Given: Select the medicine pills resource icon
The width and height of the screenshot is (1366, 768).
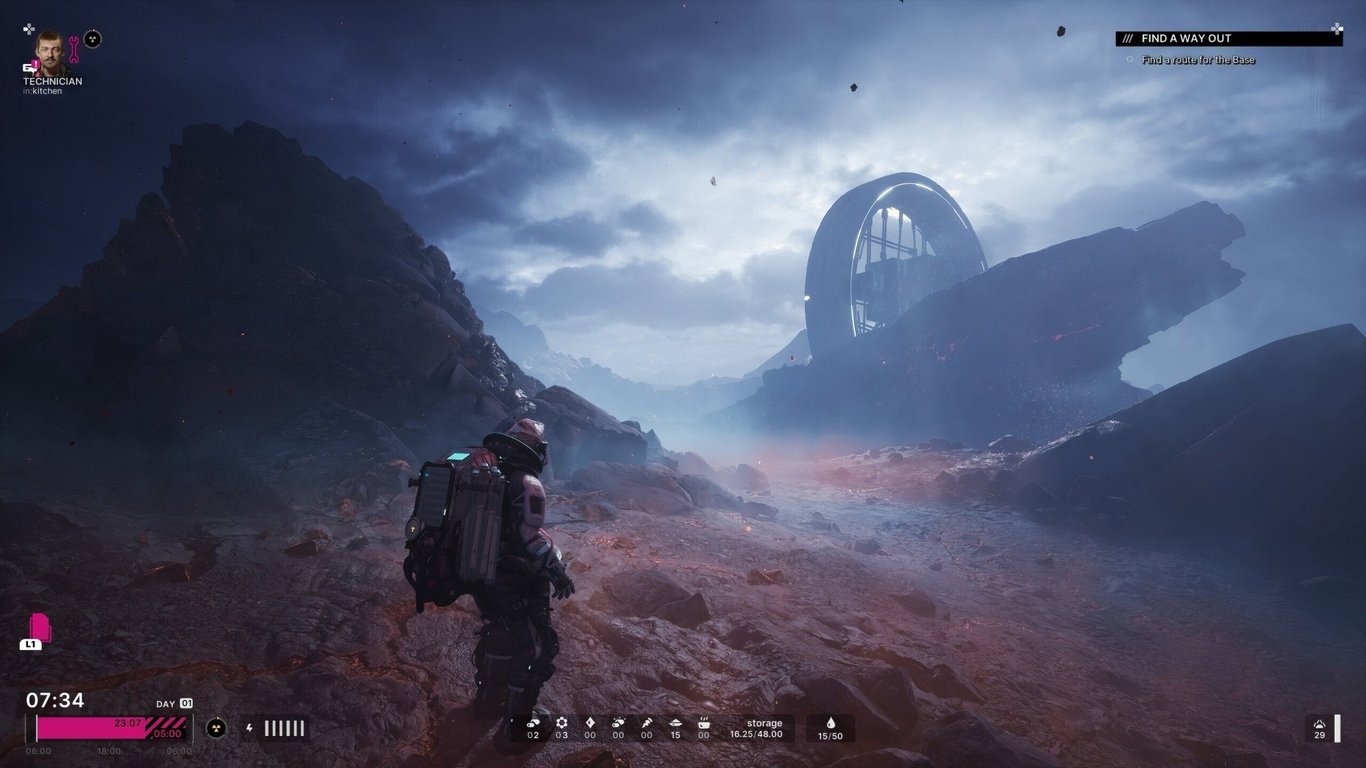Looking at the screenshot, I should click(533, 721).
